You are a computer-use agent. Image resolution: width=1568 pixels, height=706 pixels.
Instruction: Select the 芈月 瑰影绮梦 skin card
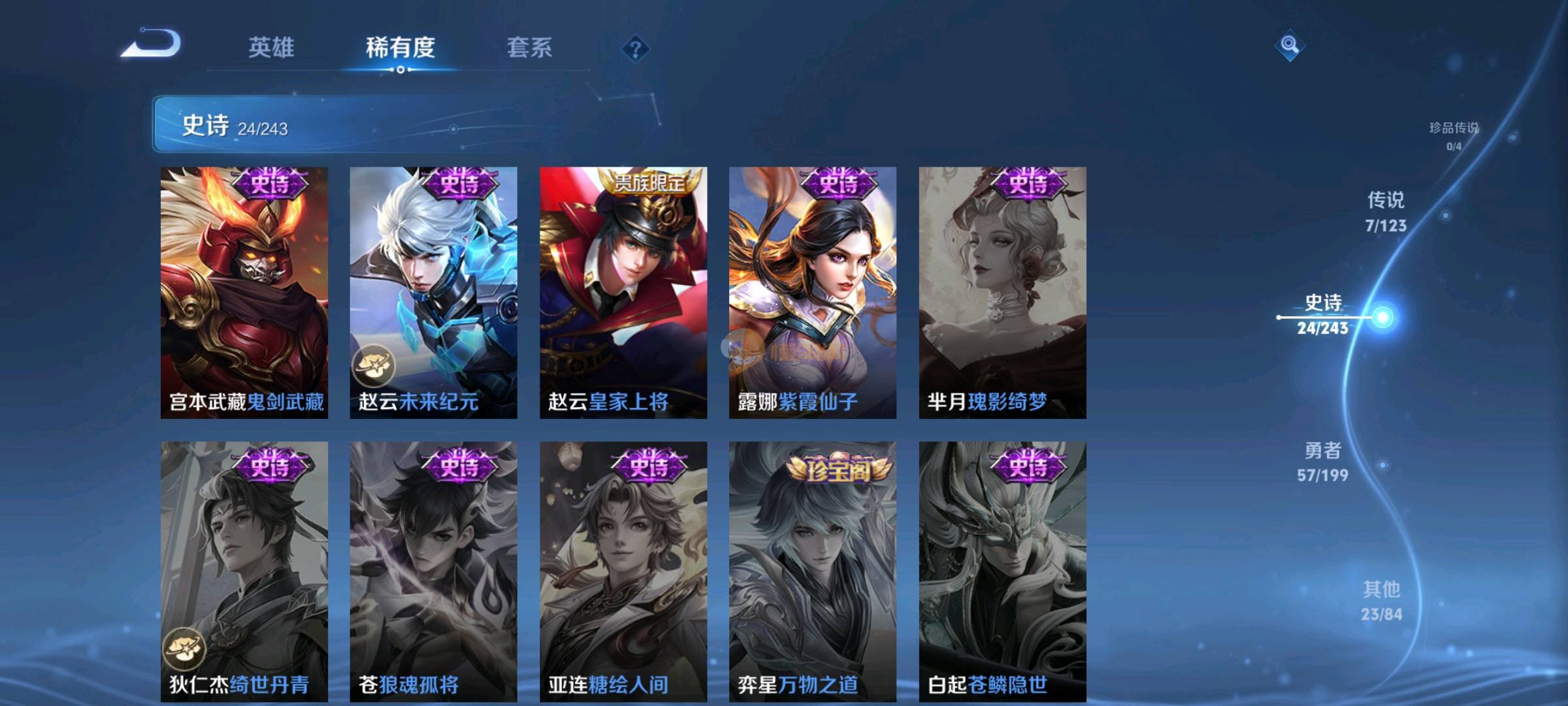(x=1002, y=292)
